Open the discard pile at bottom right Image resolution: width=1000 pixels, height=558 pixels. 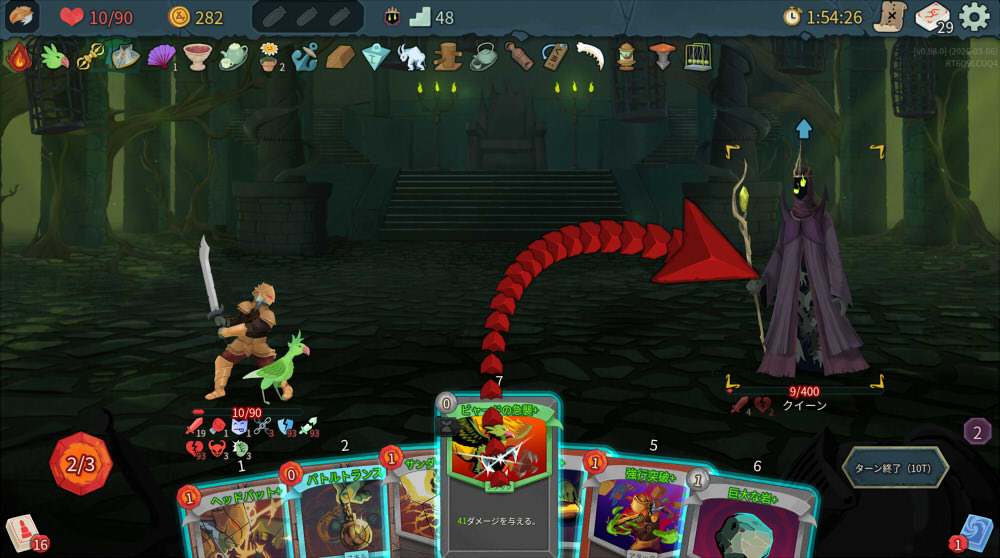[975, 532]
